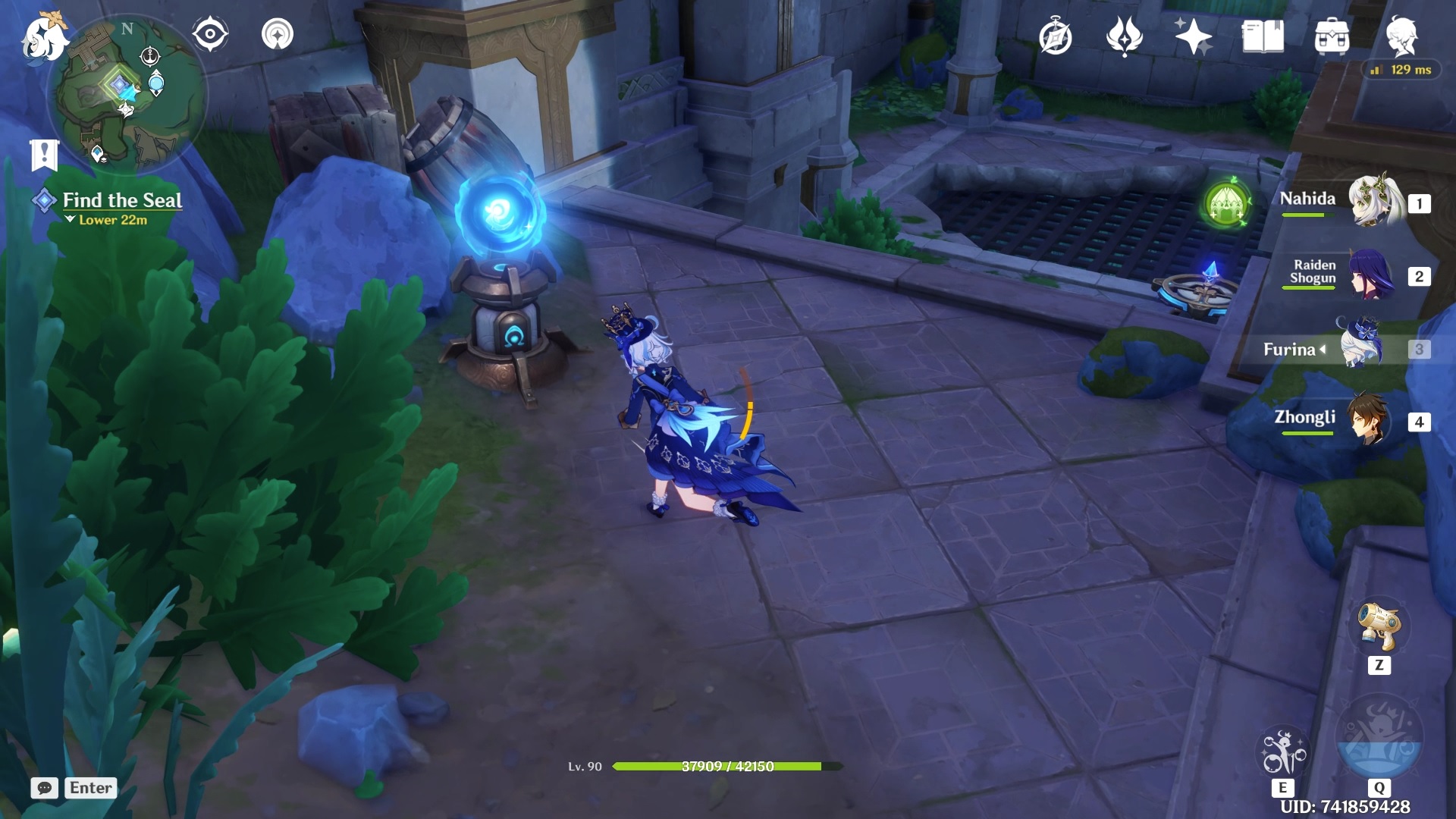Open the quest log exclamation banner
Viewport: 1456px width, 819px height.
click(44, 155)
